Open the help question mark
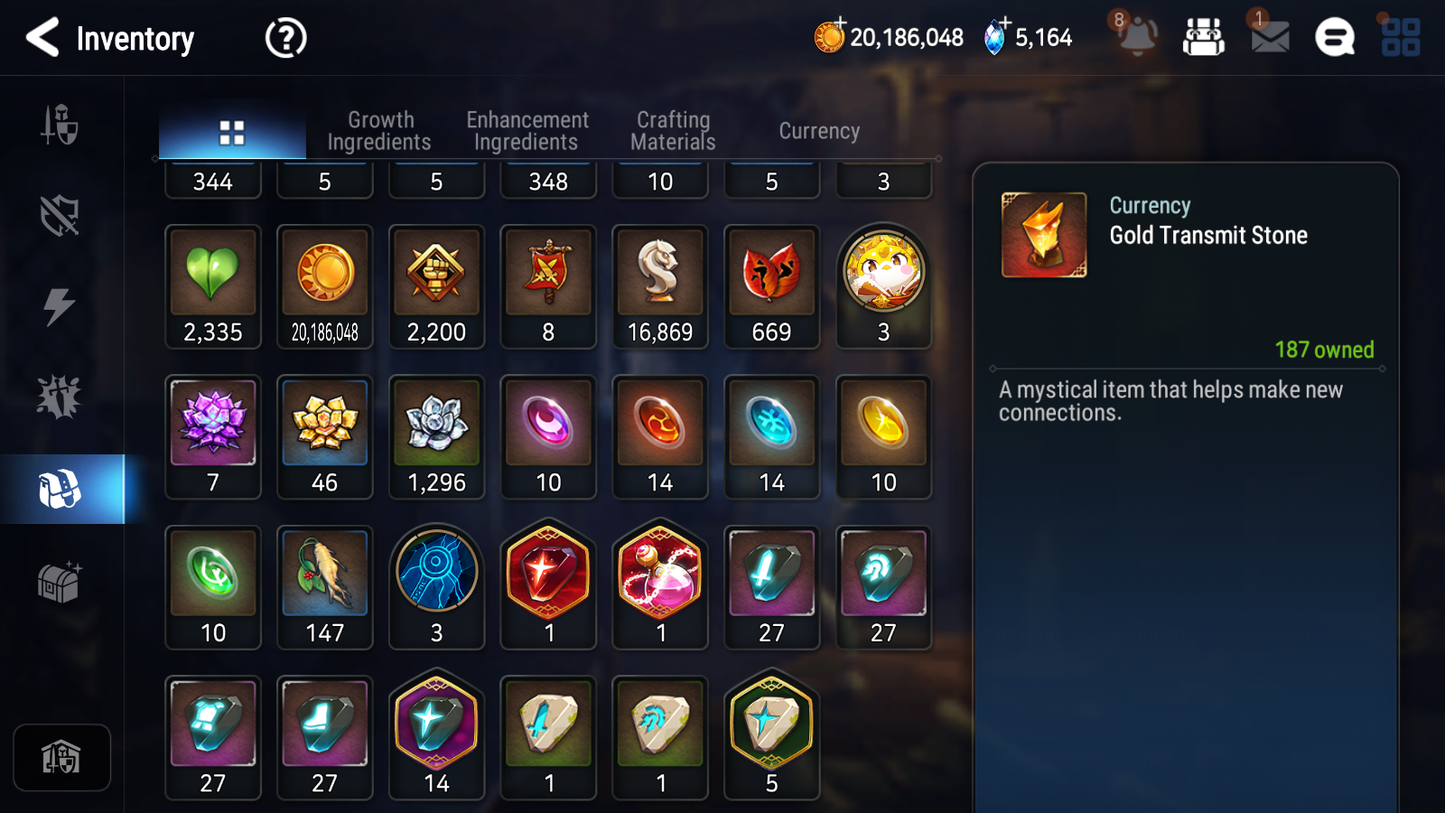Image resolution: width=1445 pixels, height=813 pixels. [285, 38]
